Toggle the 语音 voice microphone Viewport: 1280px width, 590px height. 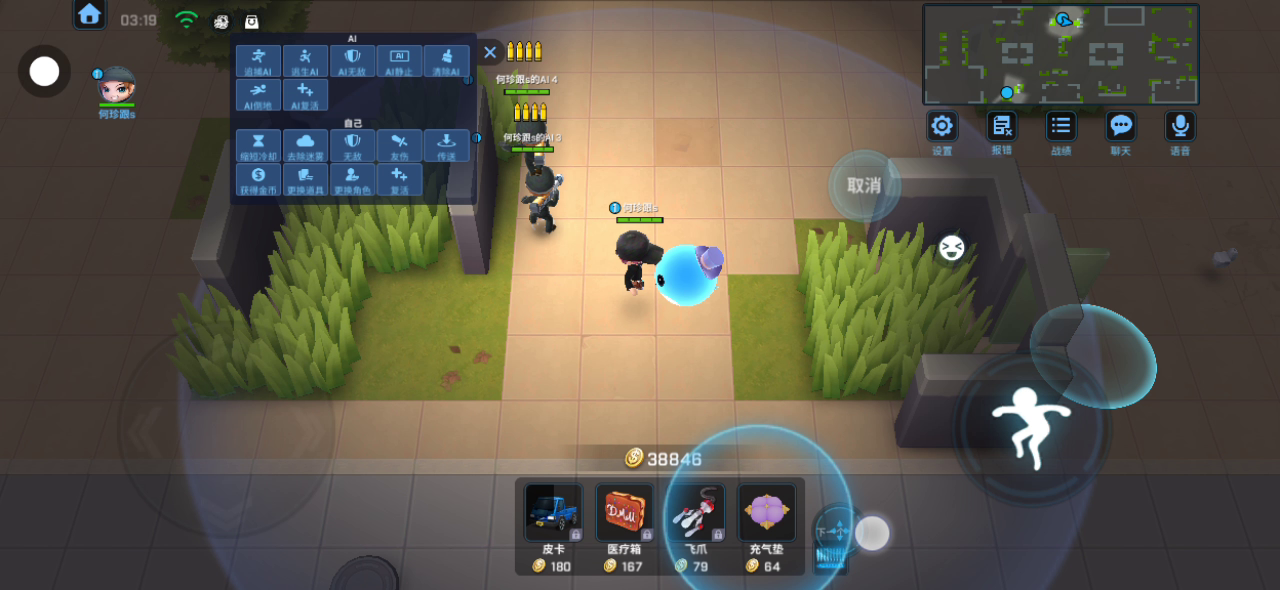1180,127
